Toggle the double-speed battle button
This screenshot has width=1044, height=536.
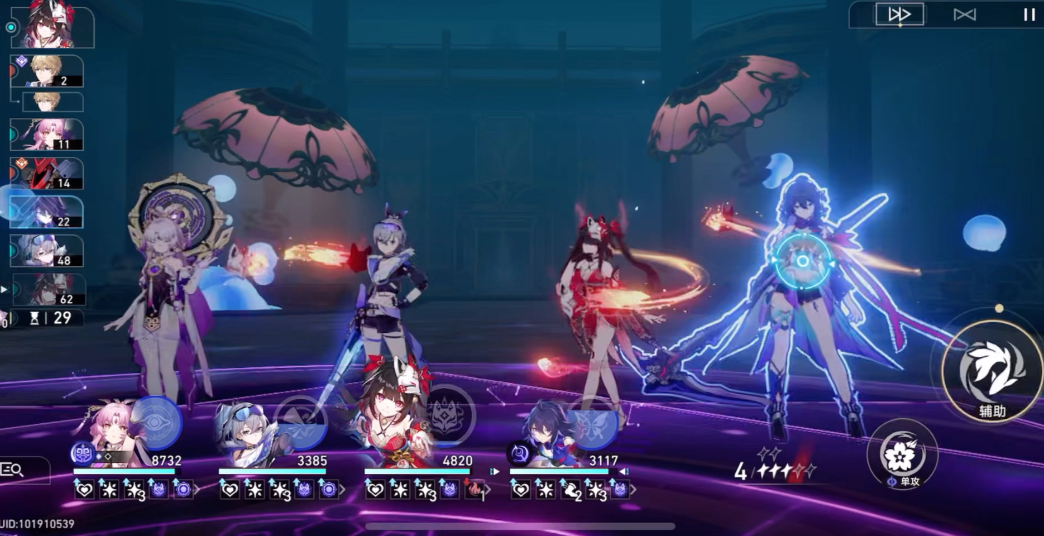(x=899, y=14)
